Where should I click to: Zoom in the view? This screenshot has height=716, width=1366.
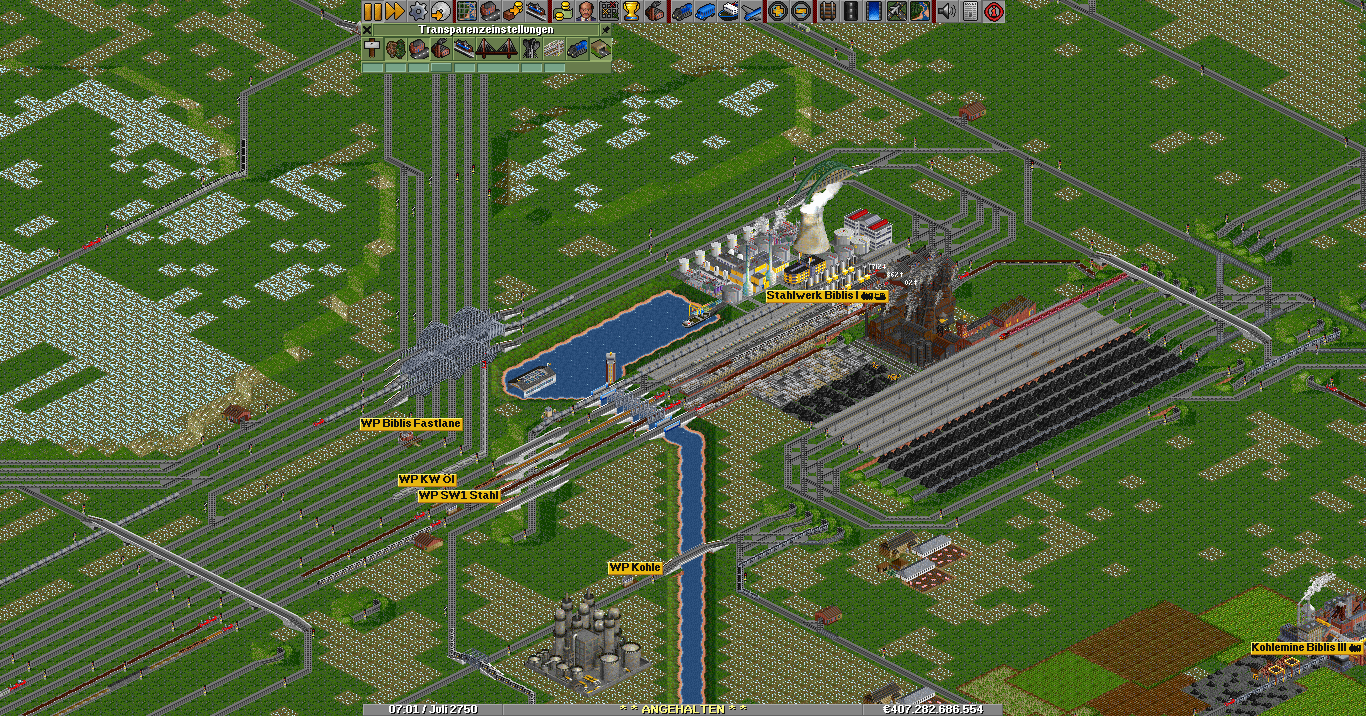tap(777, 11)
